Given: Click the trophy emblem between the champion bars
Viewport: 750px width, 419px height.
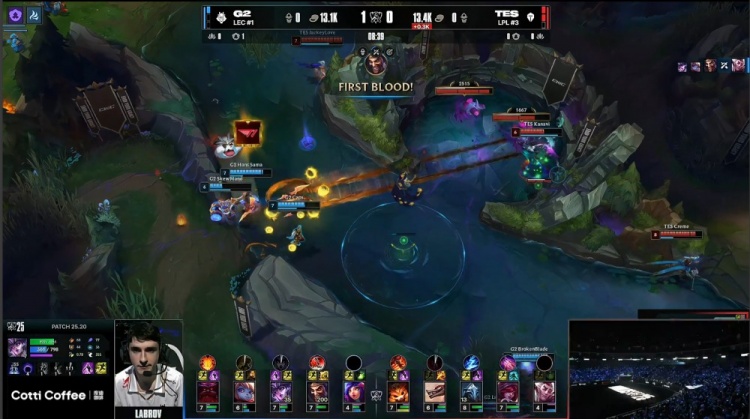Looking at the screenshot, I should 376,395.
